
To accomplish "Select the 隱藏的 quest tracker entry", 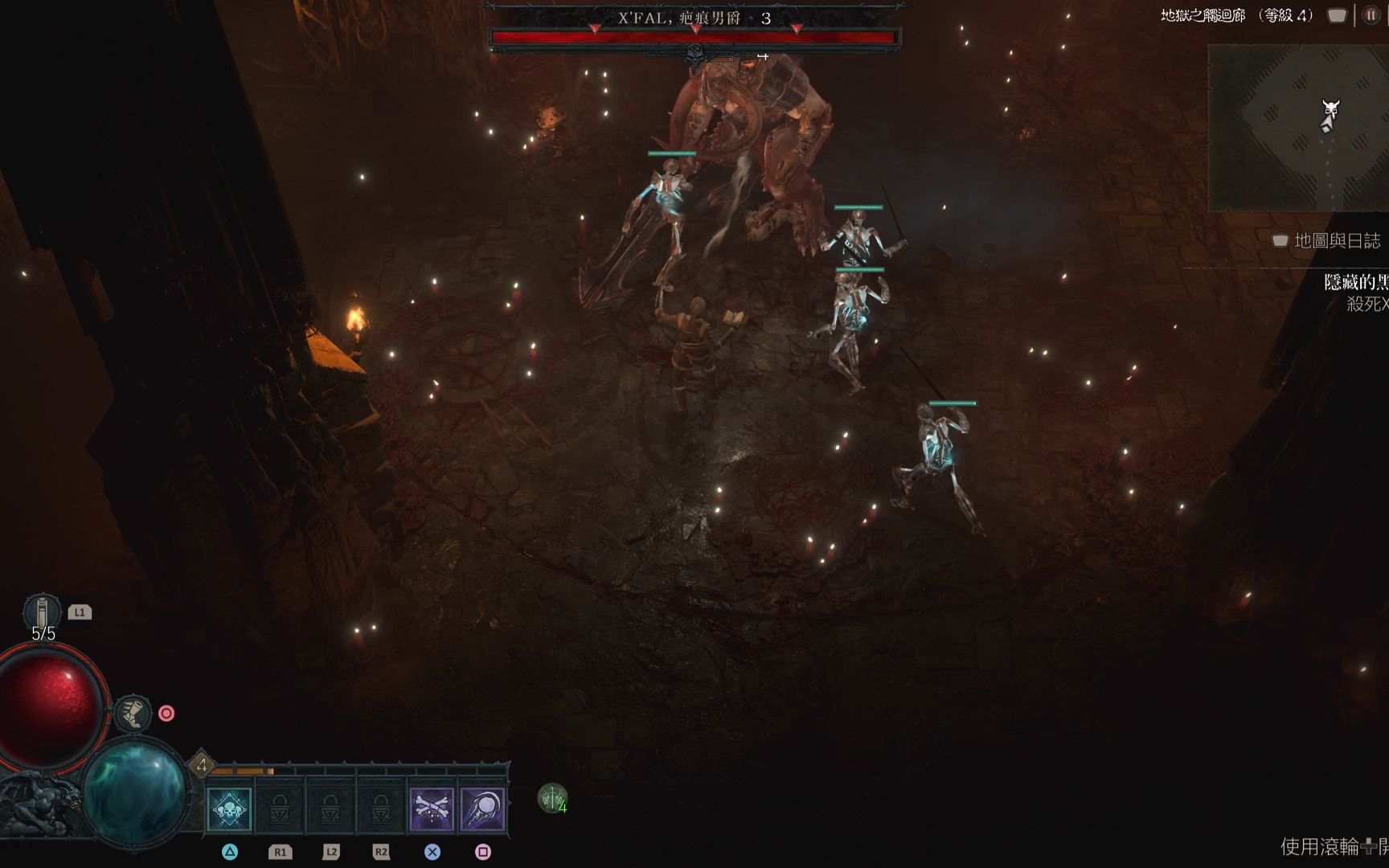I will (x=1356, y=282).
